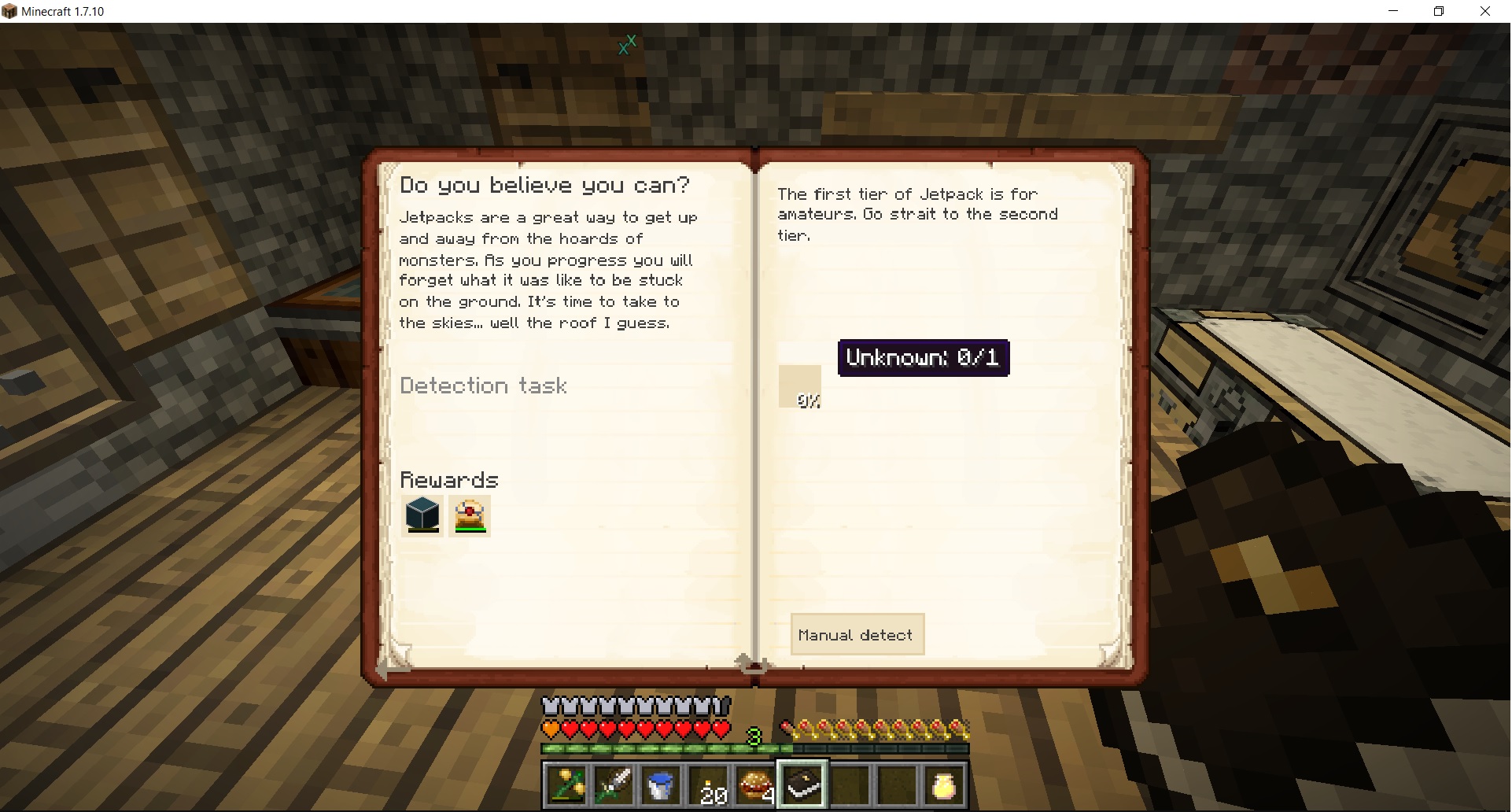Select the hamburger food hotbar slot
The height and width of the screenshot is (812, 1512).
point(755,784)
